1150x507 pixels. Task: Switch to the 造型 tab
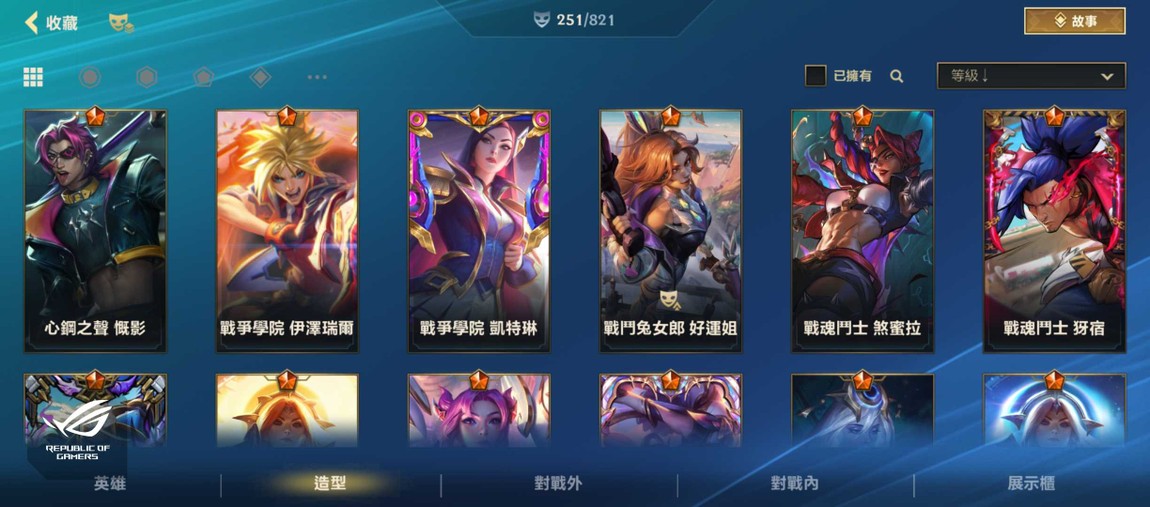tap(330, 484)
